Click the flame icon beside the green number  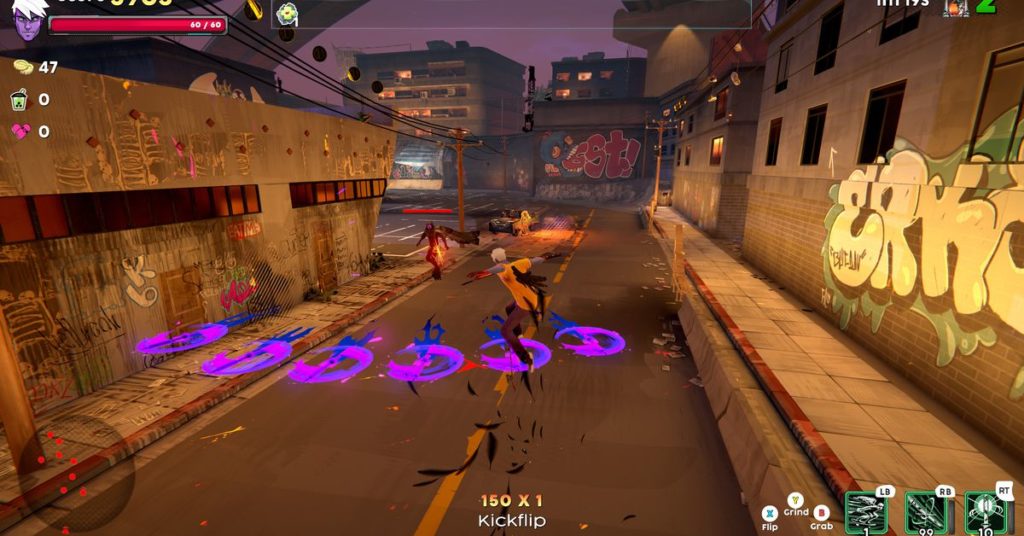point(955,7)
